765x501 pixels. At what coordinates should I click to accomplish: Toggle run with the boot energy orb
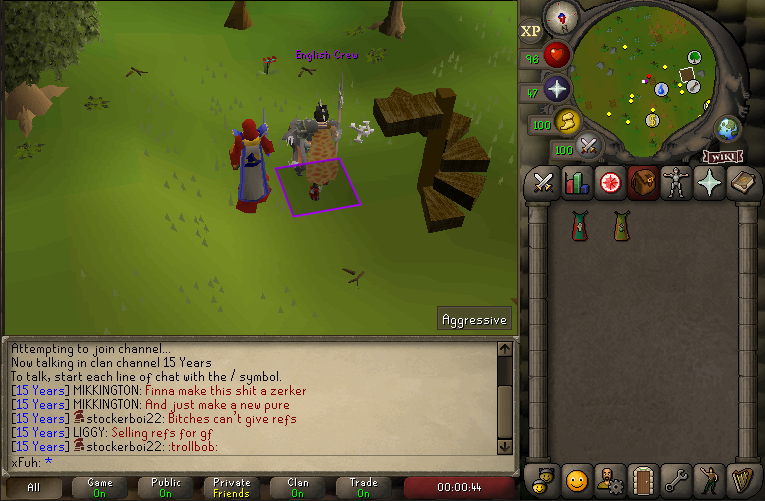567,122
